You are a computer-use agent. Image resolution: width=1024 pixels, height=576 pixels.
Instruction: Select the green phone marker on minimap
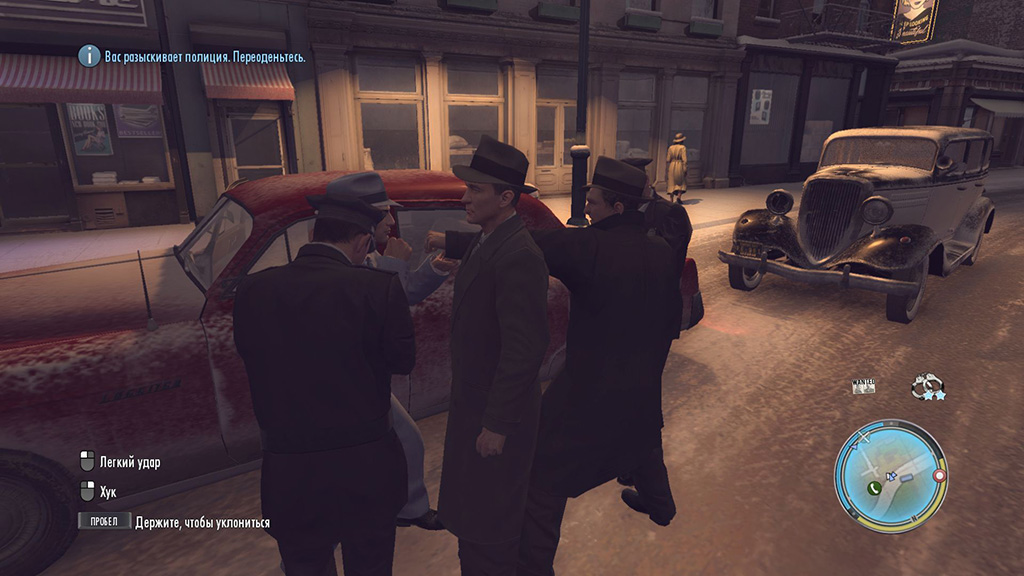(874, 487)
